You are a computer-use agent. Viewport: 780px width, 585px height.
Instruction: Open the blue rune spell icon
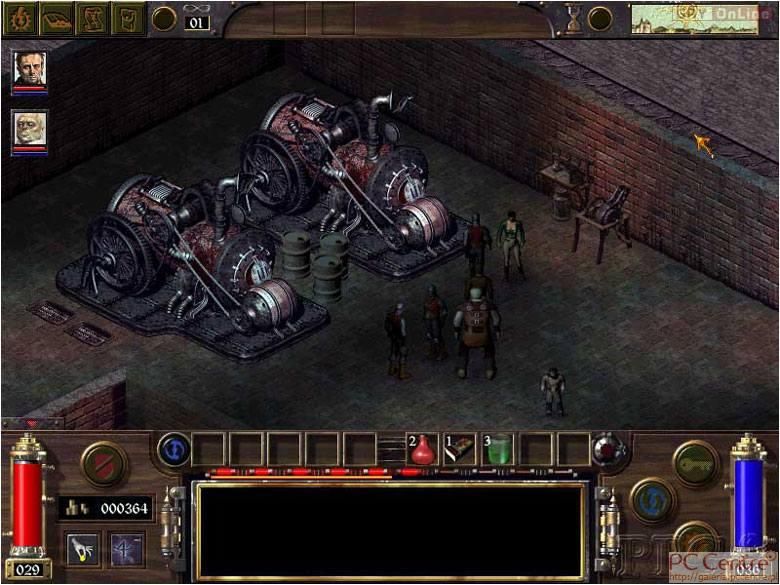point(127,547)
